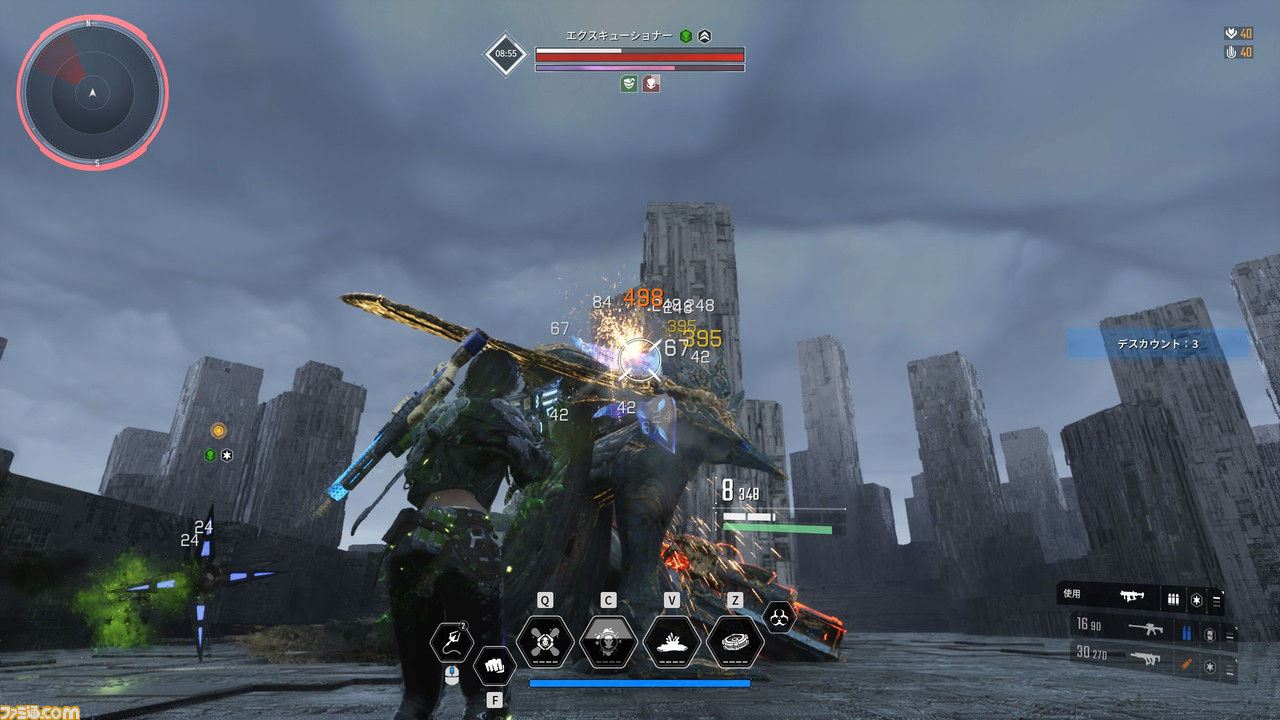Use the fist melee attack icon
The height and width of the screenshot is (720, 1280).
494,664
